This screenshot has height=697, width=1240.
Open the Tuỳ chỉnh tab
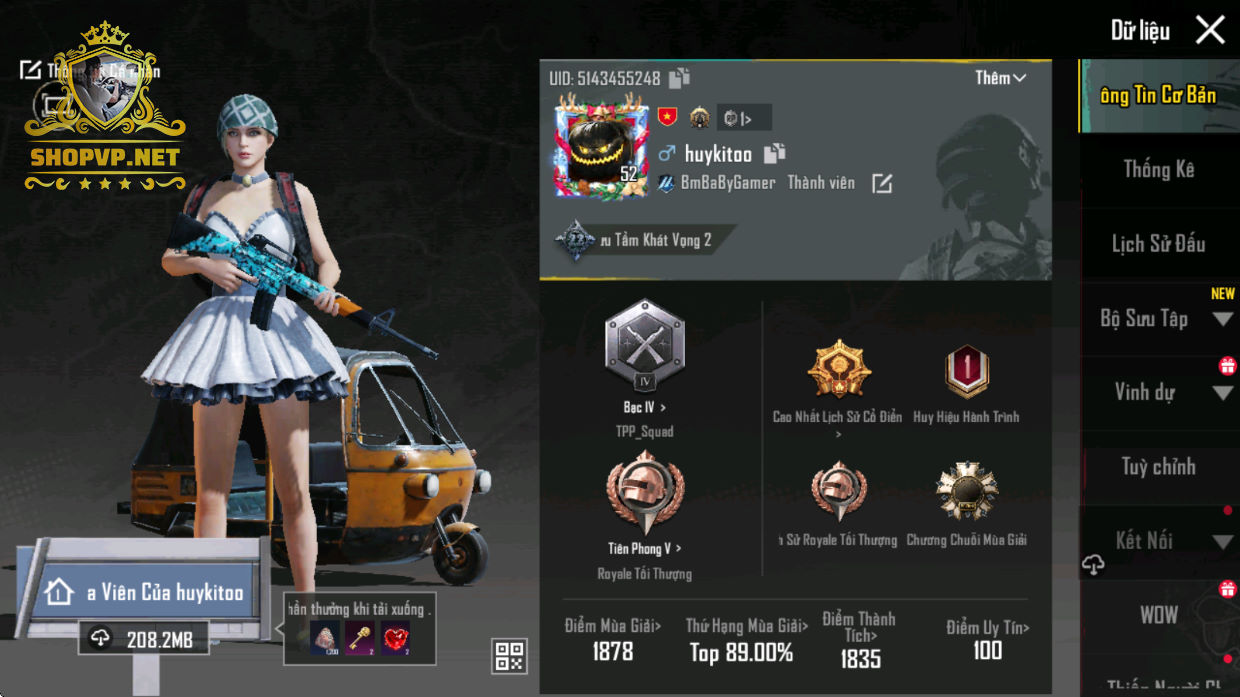(x=1158, y=466)
